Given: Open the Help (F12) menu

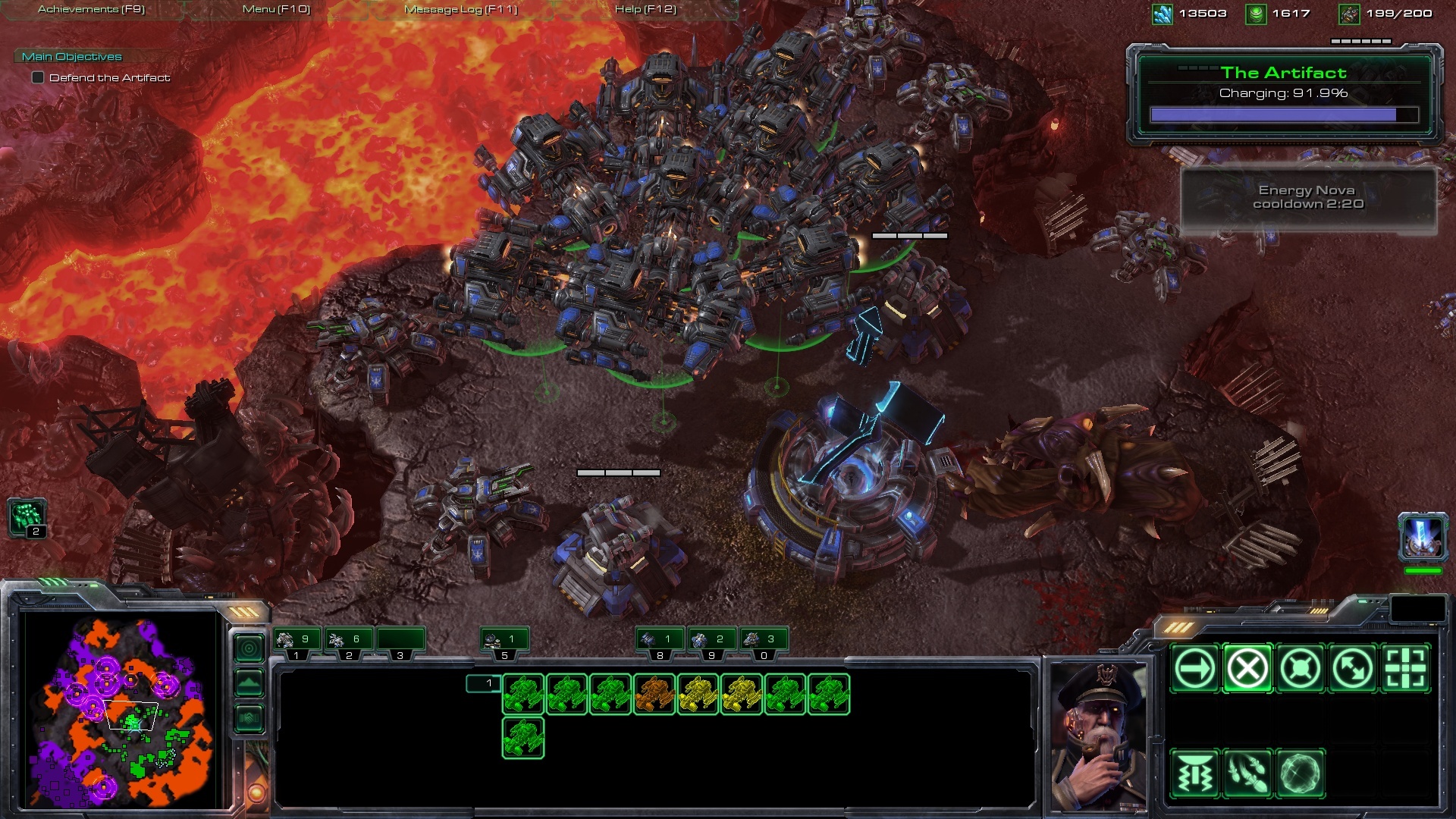Looking at the screenshot, I should pos(645,9).
